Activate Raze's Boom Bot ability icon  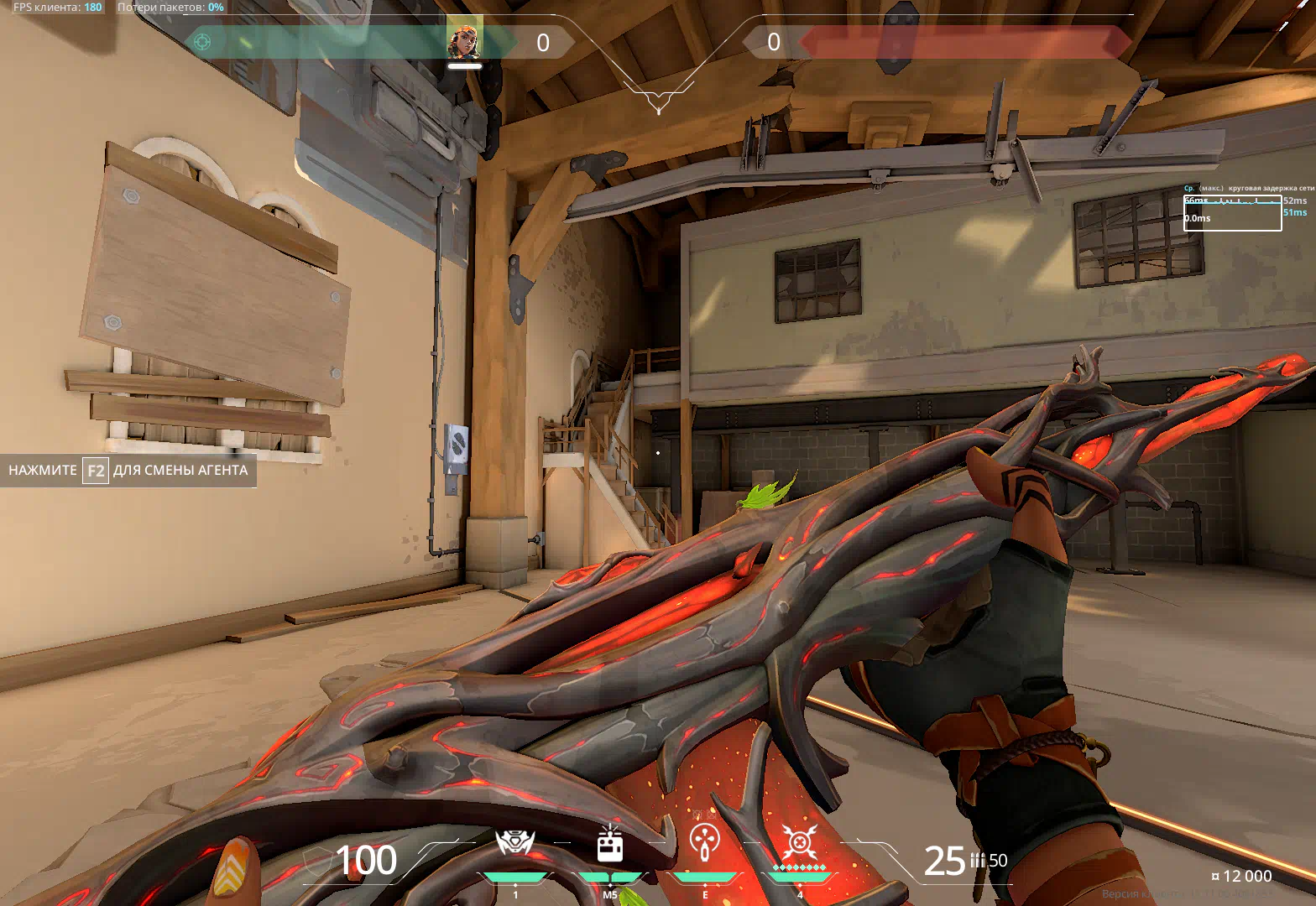tap(514, 843)
